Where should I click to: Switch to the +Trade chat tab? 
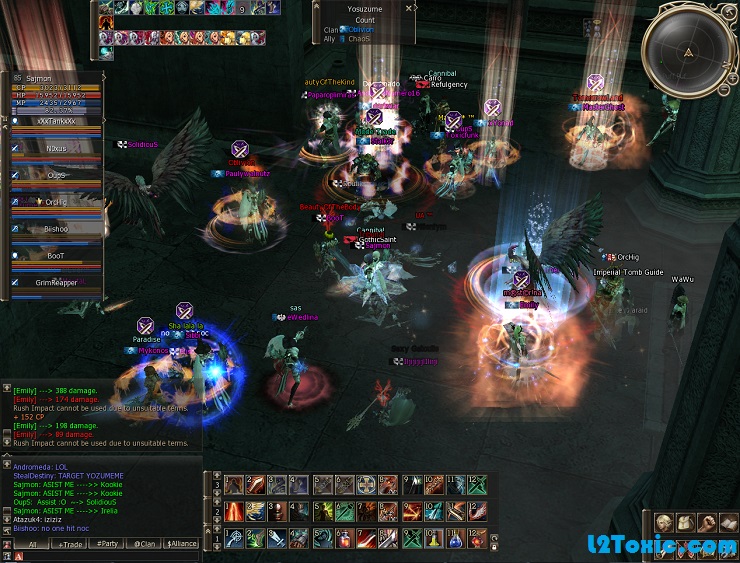pos(71,544)
